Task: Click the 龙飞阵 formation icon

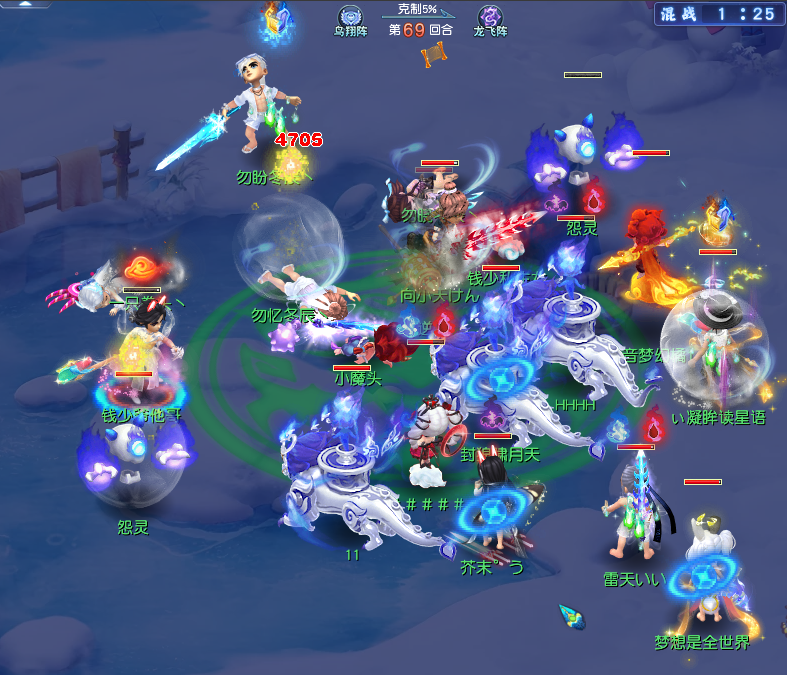Action: tap(490, 16)
